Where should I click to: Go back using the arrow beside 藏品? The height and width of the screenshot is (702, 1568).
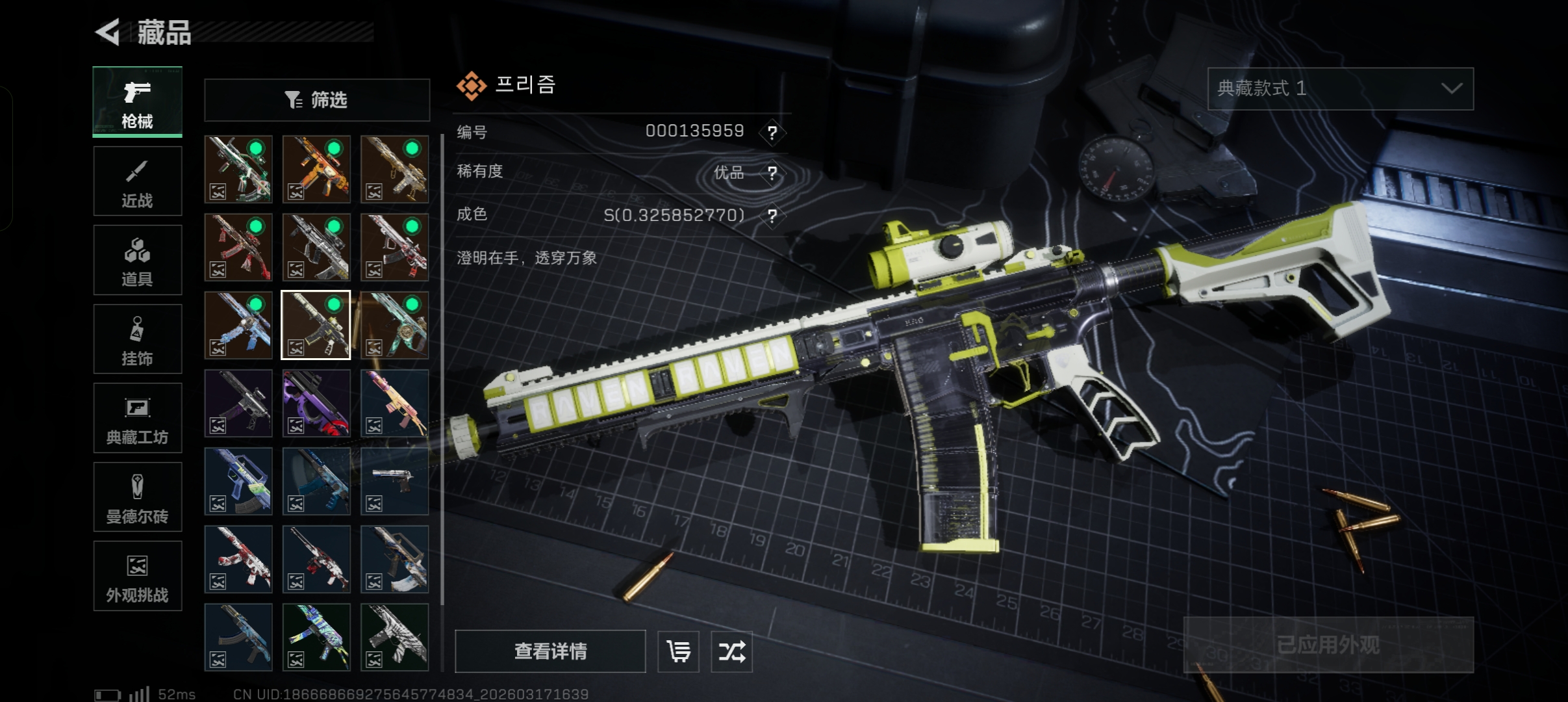pyautogui.click(x=108, y=32)
